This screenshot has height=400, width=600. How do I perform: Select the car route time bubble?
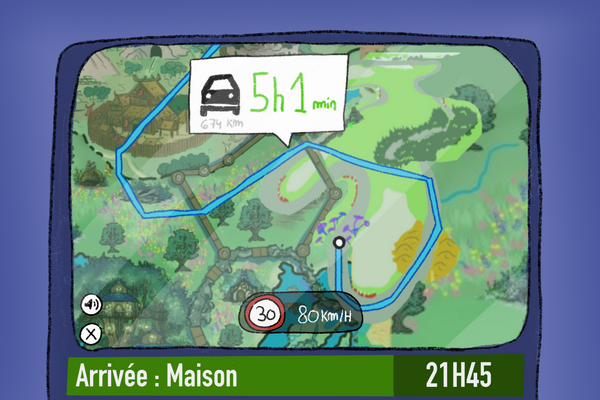coord(267,97)
